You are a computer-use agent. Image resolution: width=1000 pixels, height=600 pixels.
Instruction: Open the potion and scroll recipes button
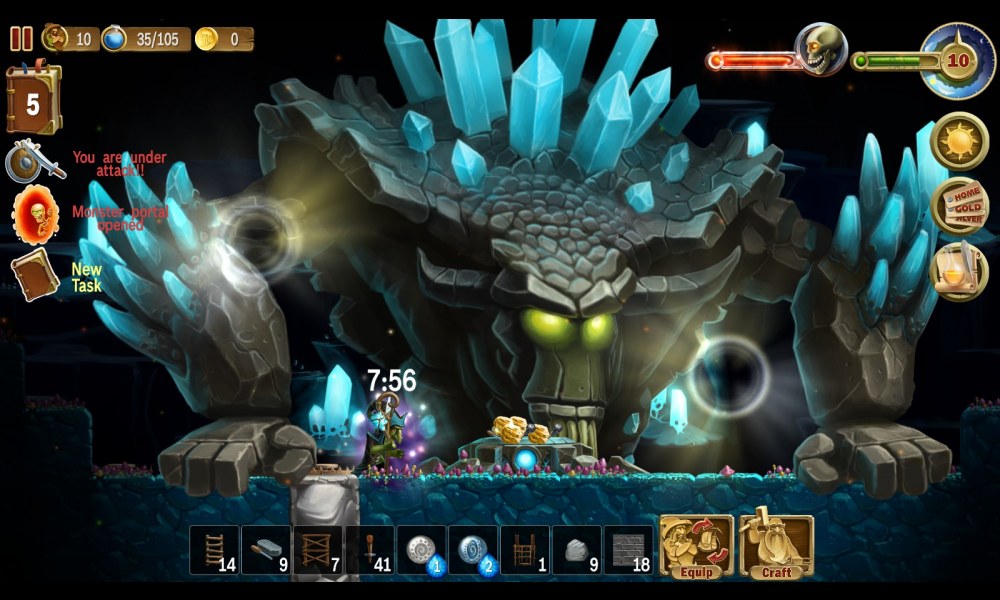click(959, 271)
